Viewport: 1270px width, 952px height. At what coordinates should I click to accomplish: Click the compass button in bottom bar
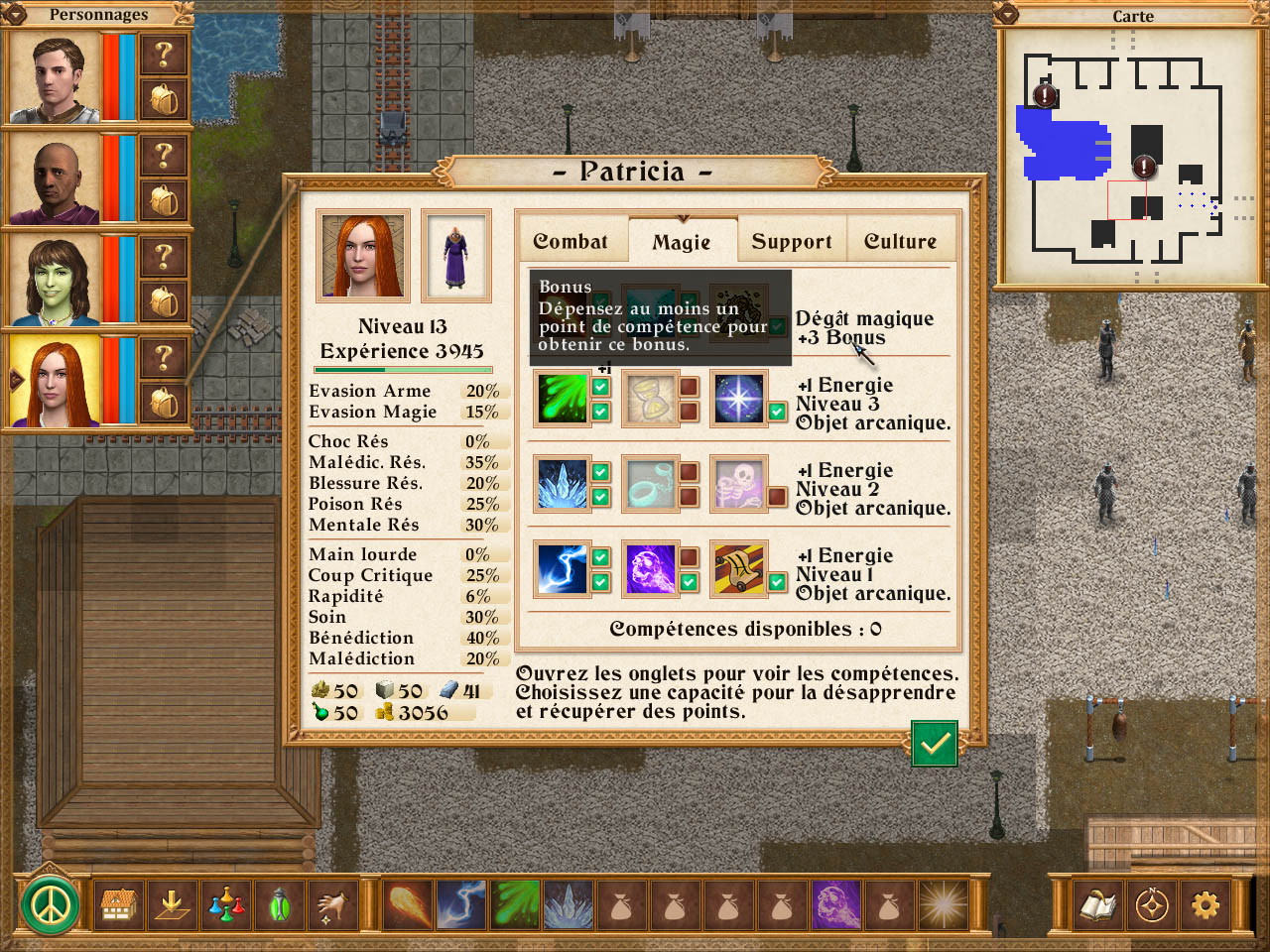(x=1151, y=904)
